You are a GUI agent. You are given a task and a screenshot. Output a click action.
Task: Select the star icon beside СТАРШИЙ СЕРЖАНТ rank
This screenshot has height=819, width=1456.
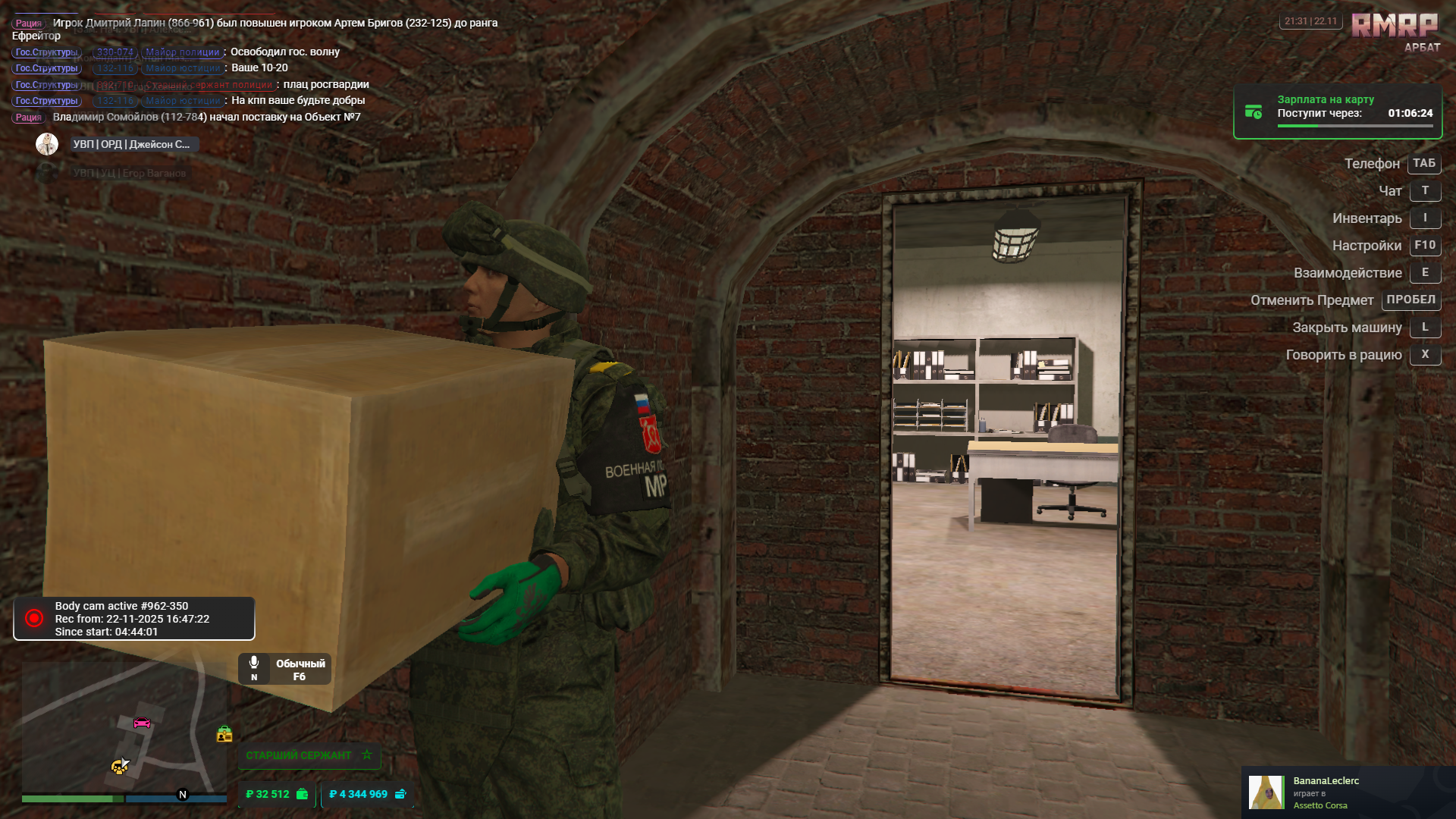[x=366, y=755]
